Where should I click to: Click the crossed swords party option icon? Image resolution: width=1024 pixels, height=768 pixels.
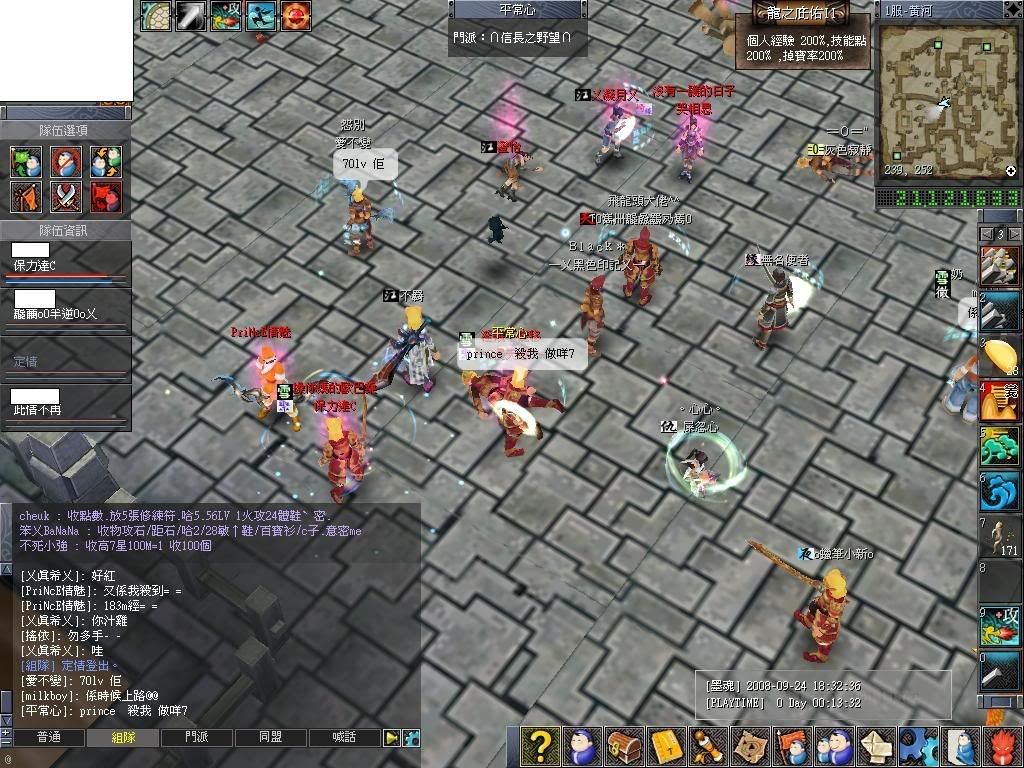point(66,196)
